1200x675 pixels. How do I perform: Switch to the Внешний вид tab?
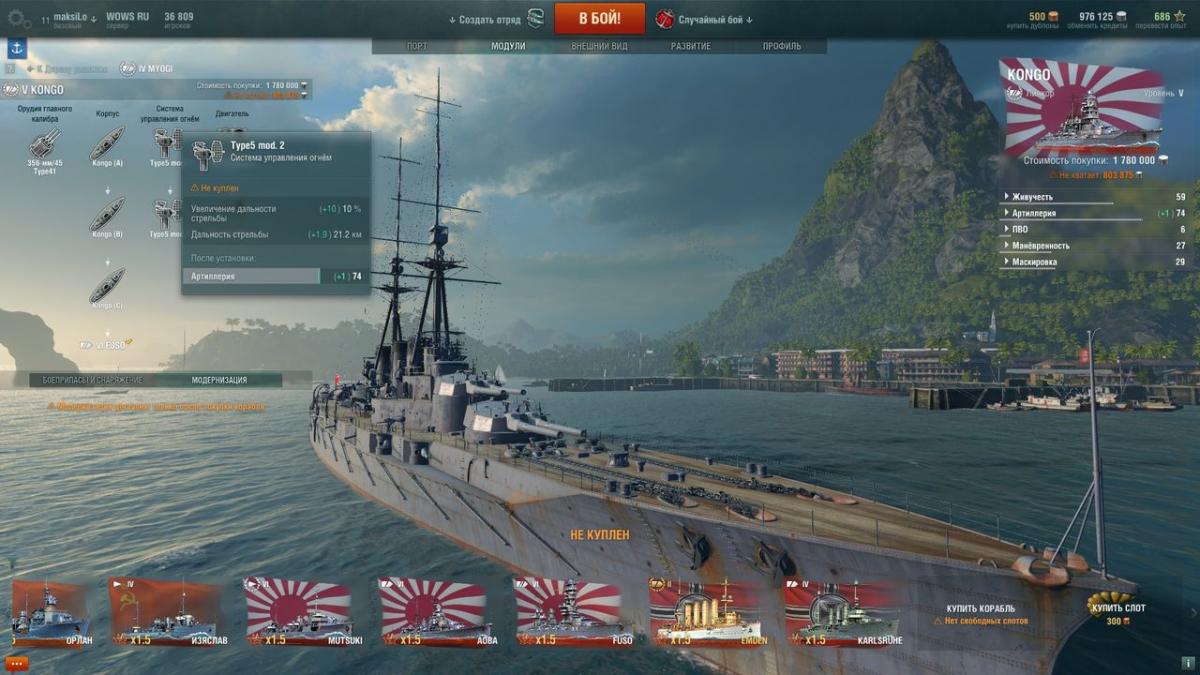[599, 46]
